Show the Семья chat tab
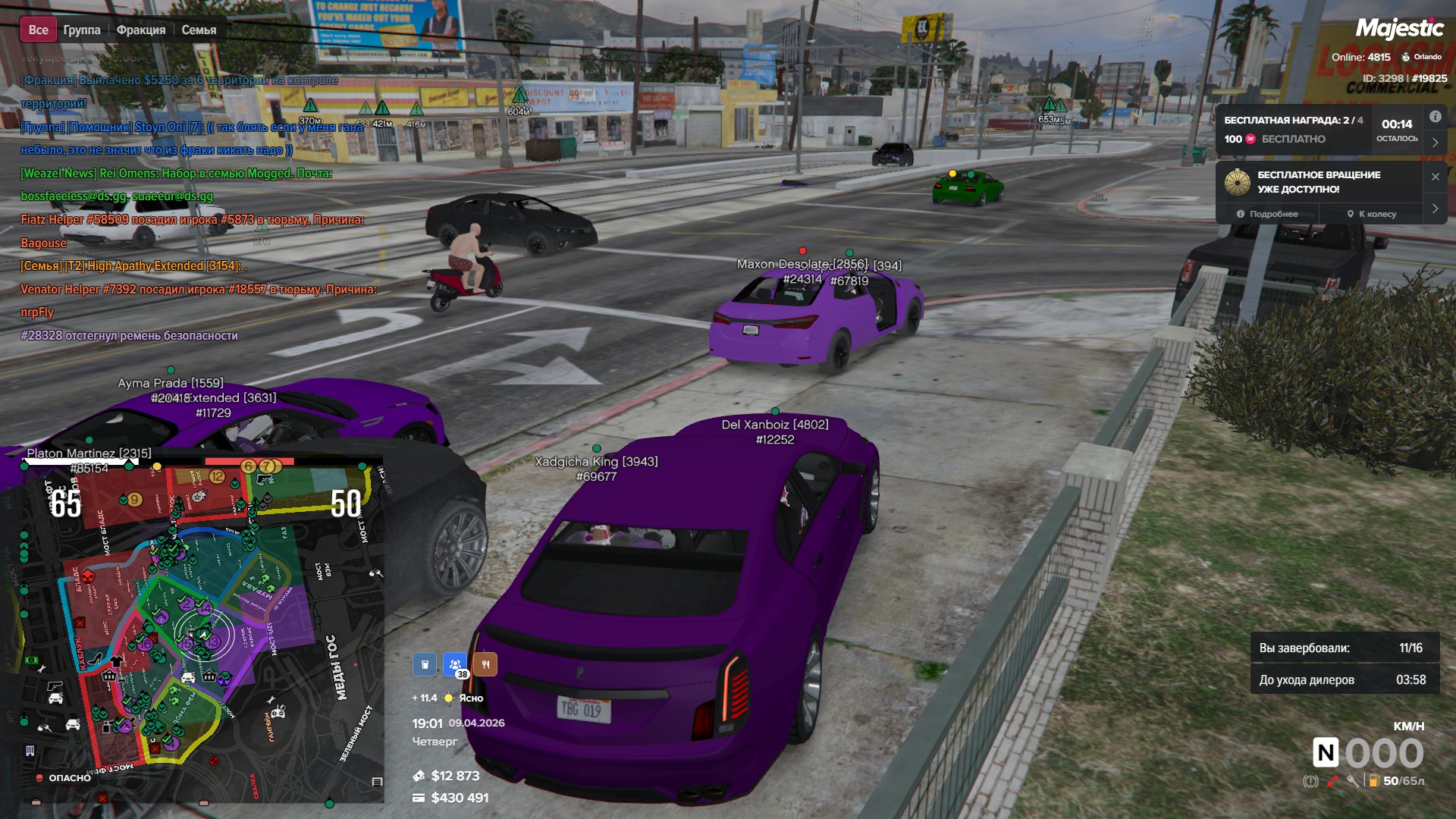The image size is (1456, 819). coord(199,30)
